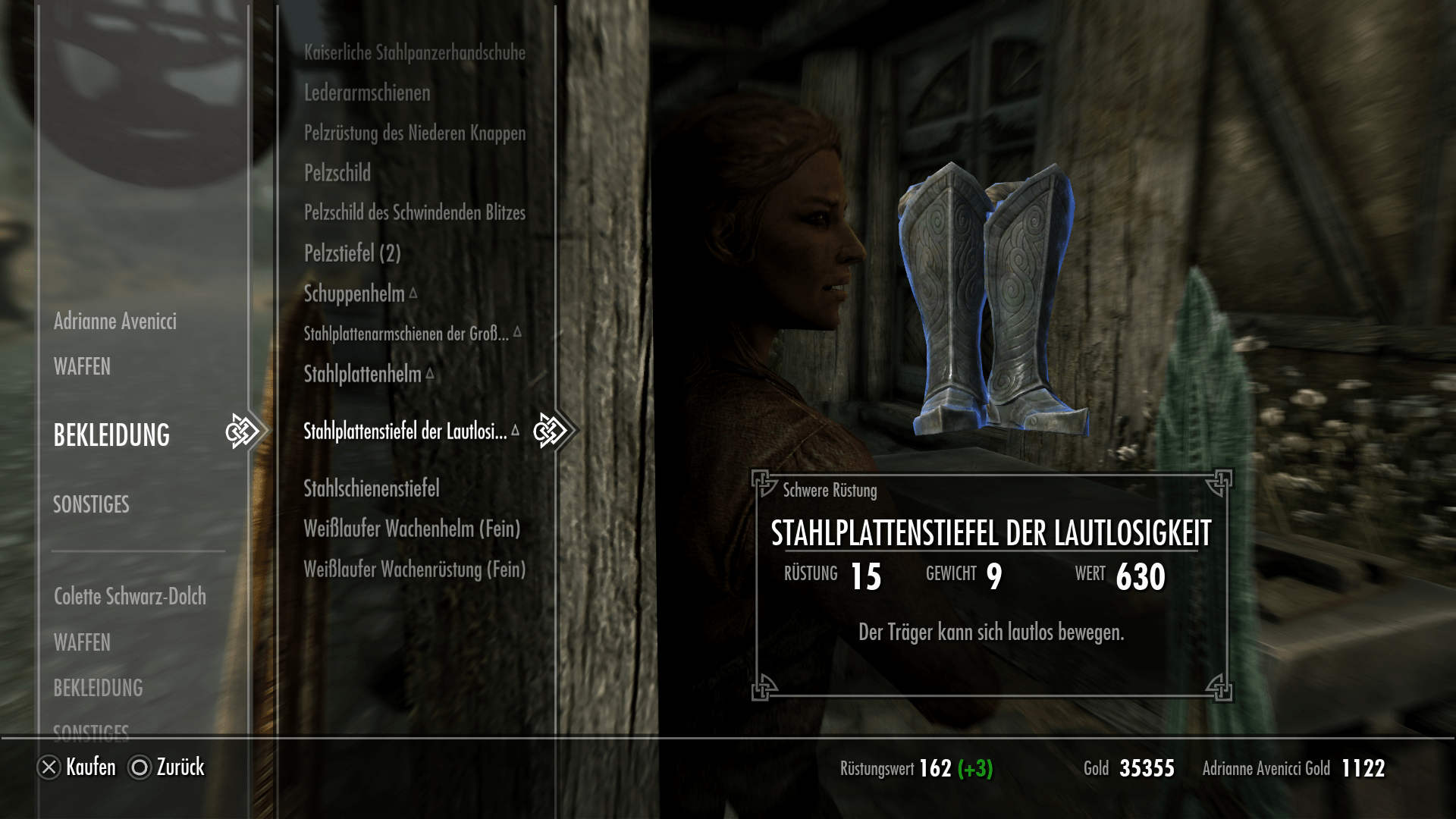Switch to Colette Schwarz-Dolch's BEKLEIDUNG listing
The width and height of the screenshot is (1456, 819).
click(x=99, y=689)
